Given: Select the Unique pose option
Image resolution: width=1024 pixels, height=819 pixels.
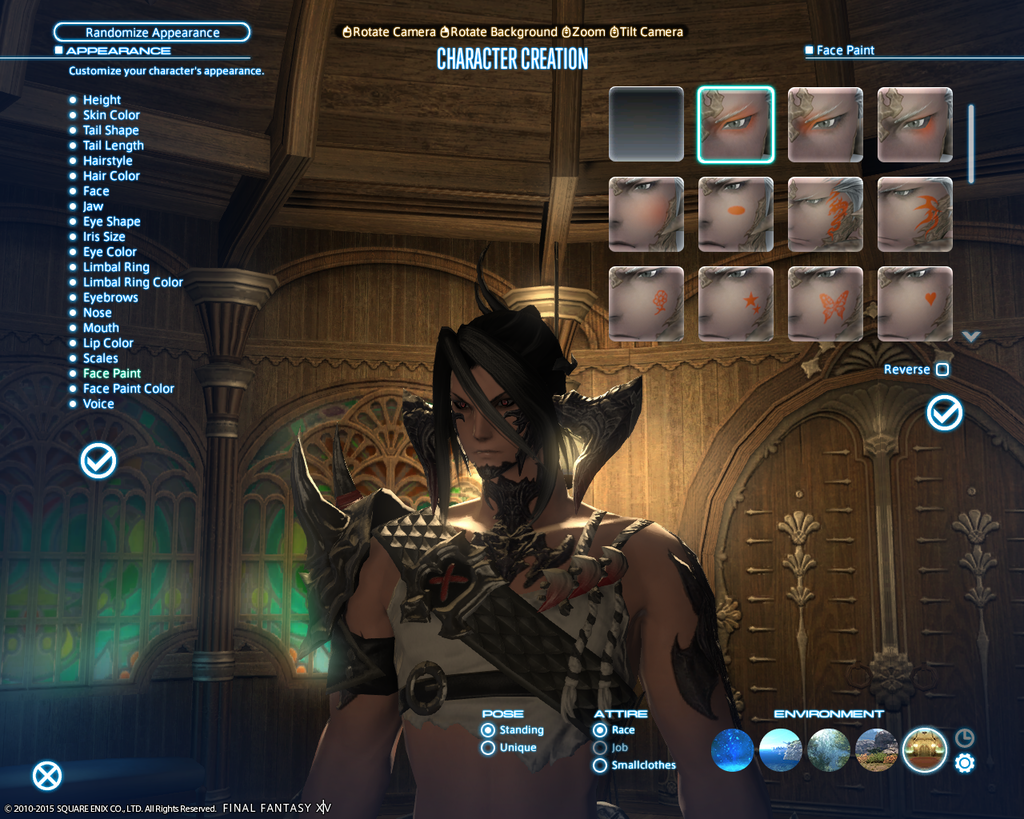Looking at the screenshot, I should click(x=488, y=748).
